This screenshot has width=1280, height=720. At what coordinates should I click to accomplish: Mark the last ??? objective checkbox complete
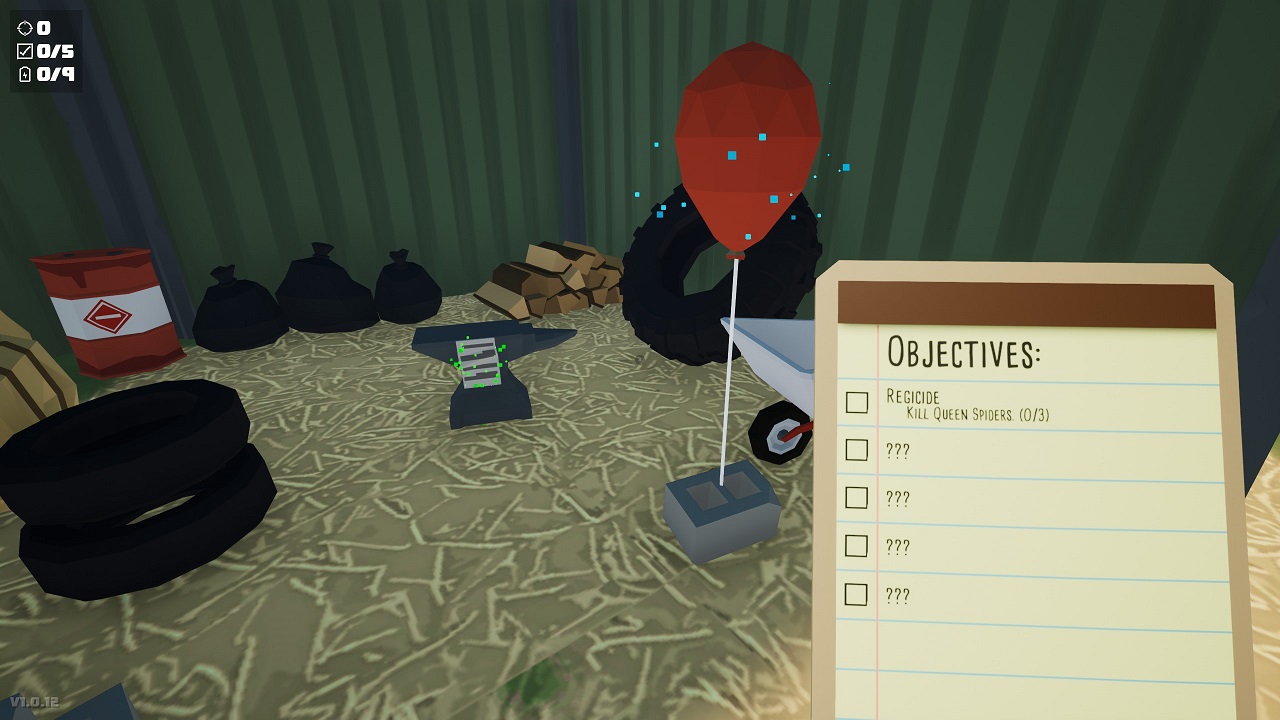[855, 595]
